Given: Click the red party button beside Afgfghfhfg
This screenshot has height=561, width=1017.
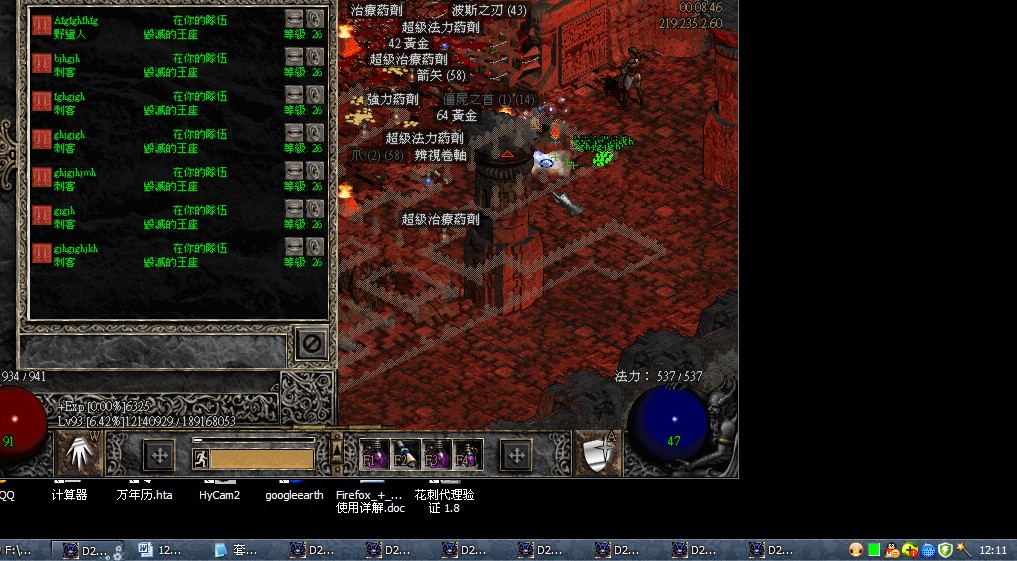Looking at the screenshot, I should point(42,25).
